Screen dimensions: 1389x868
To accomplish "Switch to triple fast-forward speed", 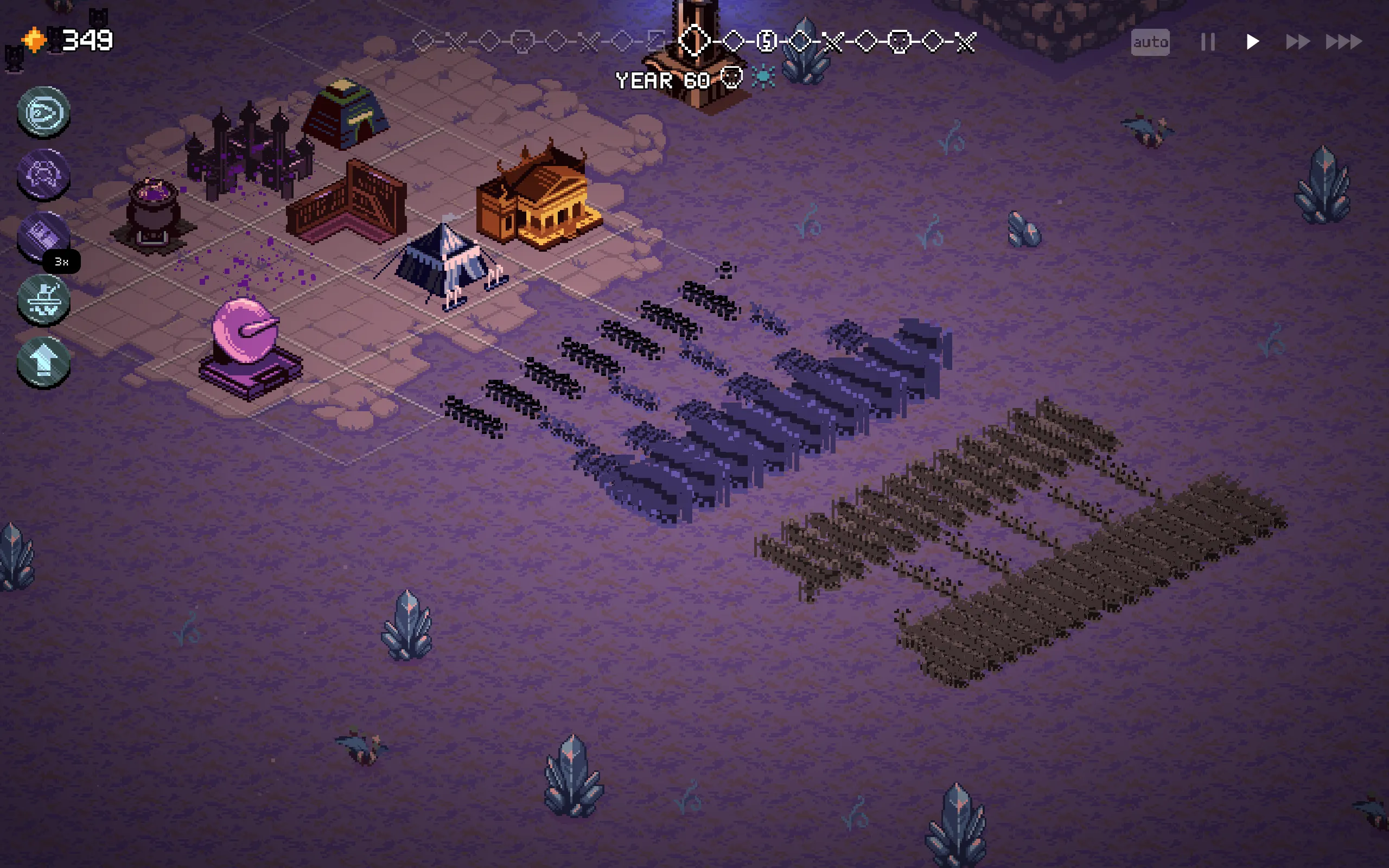I will point(1343,42).
